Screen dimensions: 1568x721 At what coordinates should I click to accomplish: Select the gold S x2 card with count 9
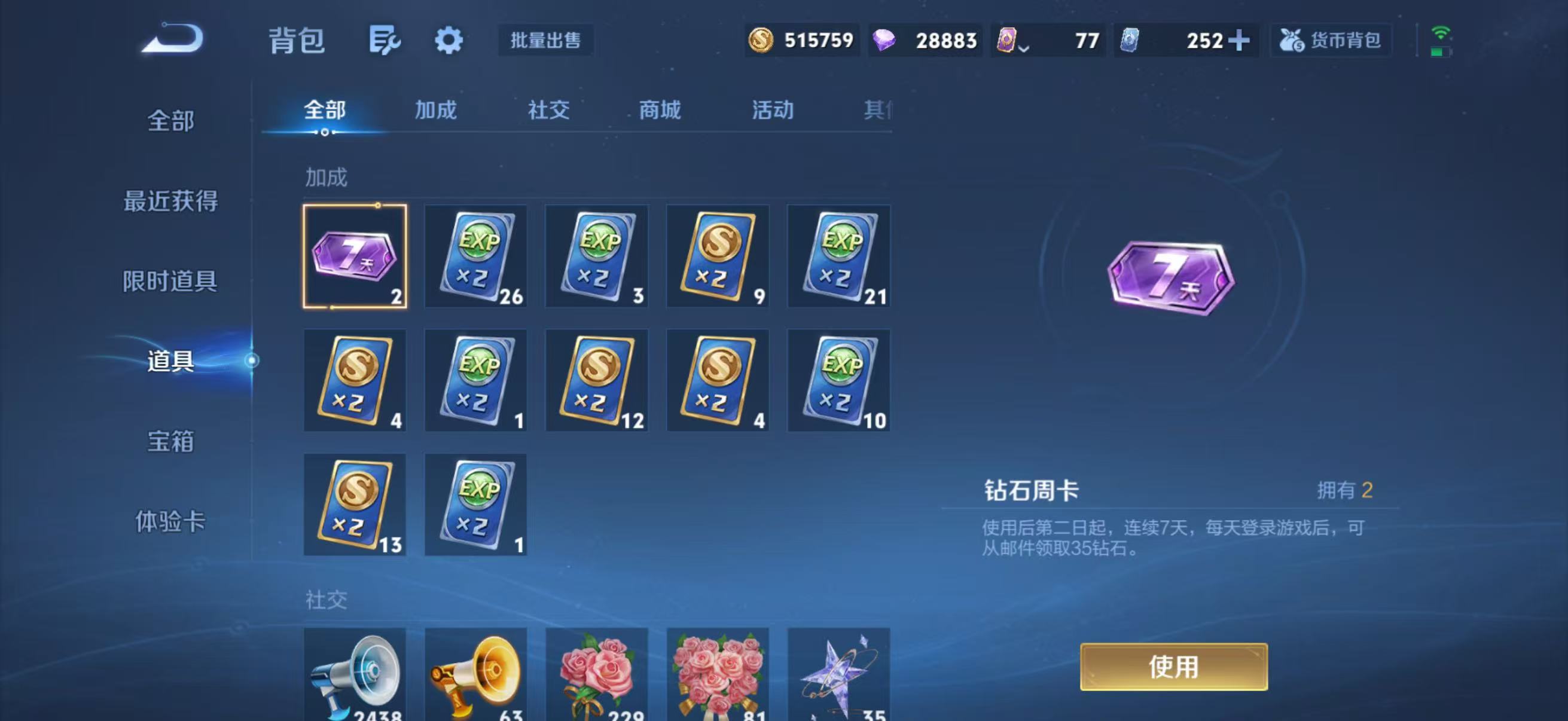click(x=717, y=256)
